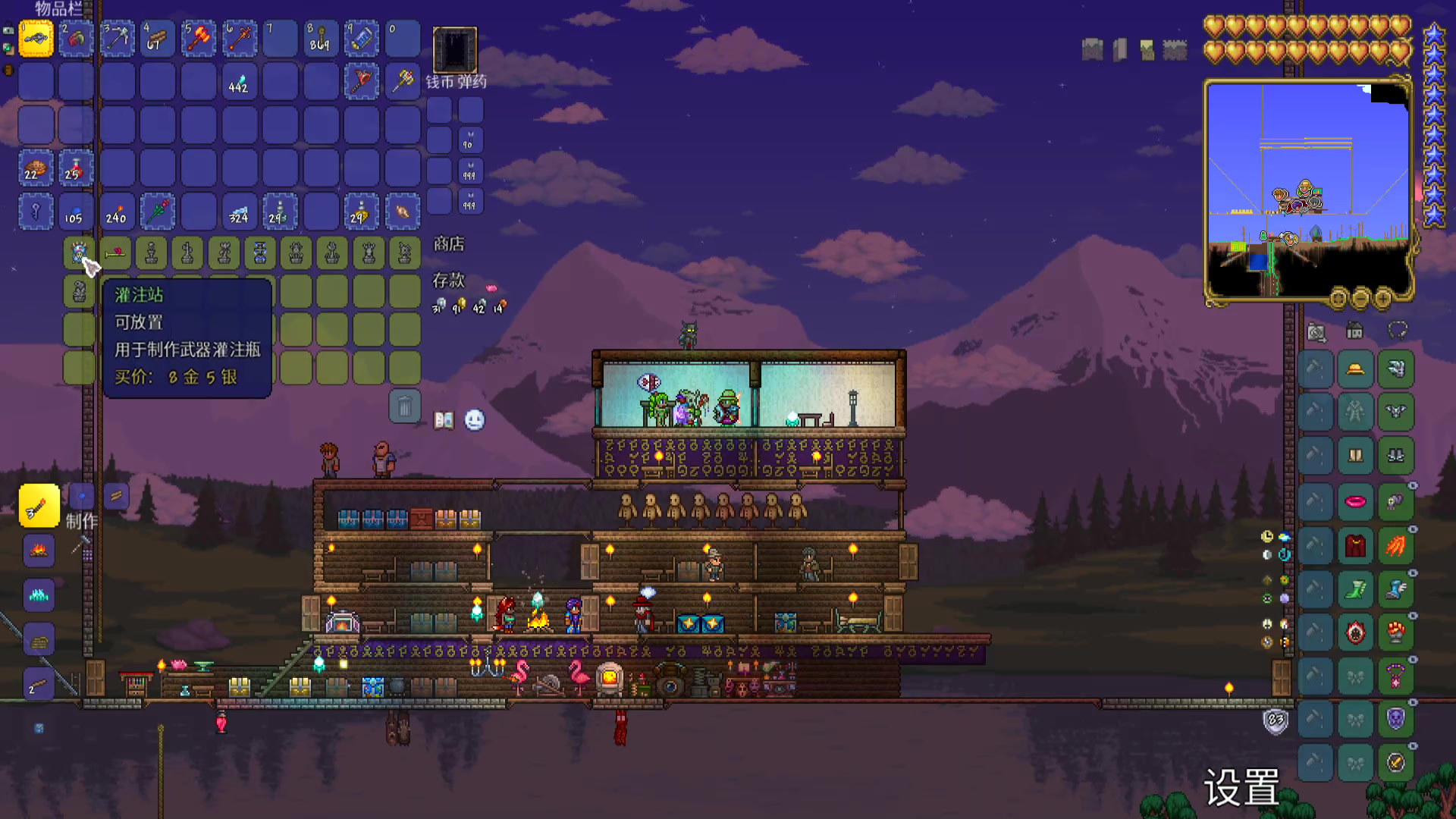The image size is (1456, 819).
Task: Click the trash can slot
Action: click(x=404, y=407)
